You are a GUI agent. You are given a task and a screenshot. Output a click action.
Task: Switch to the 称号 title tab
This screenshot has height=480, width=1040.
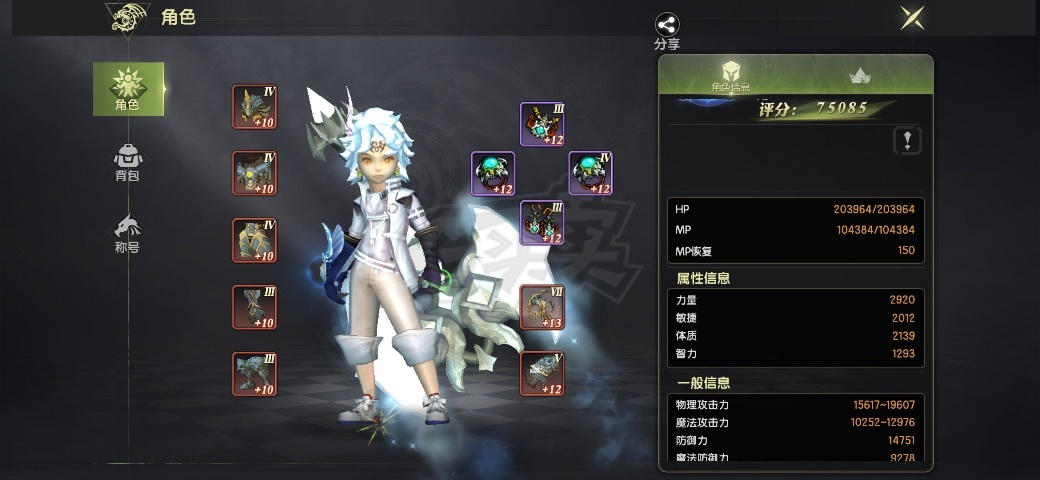point(128,232)
